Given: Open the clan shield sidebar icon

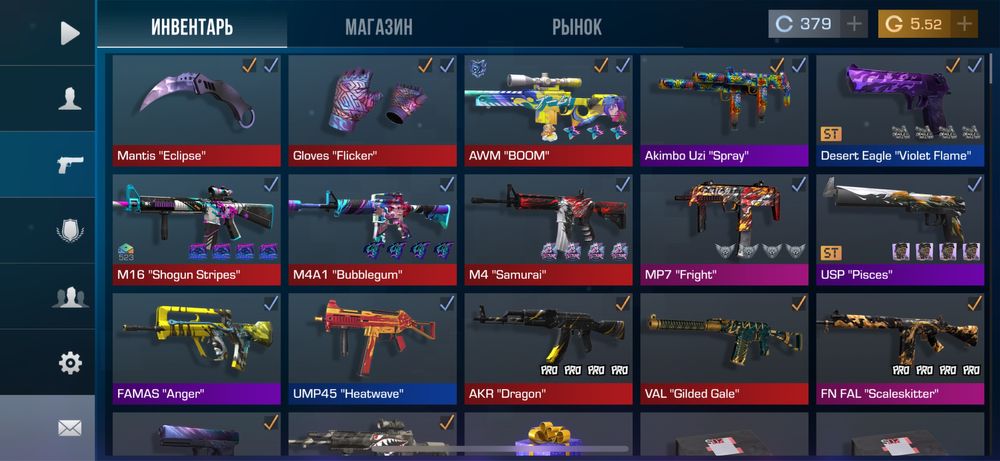Looking at the screenshot, I should (x=69, y=231).
